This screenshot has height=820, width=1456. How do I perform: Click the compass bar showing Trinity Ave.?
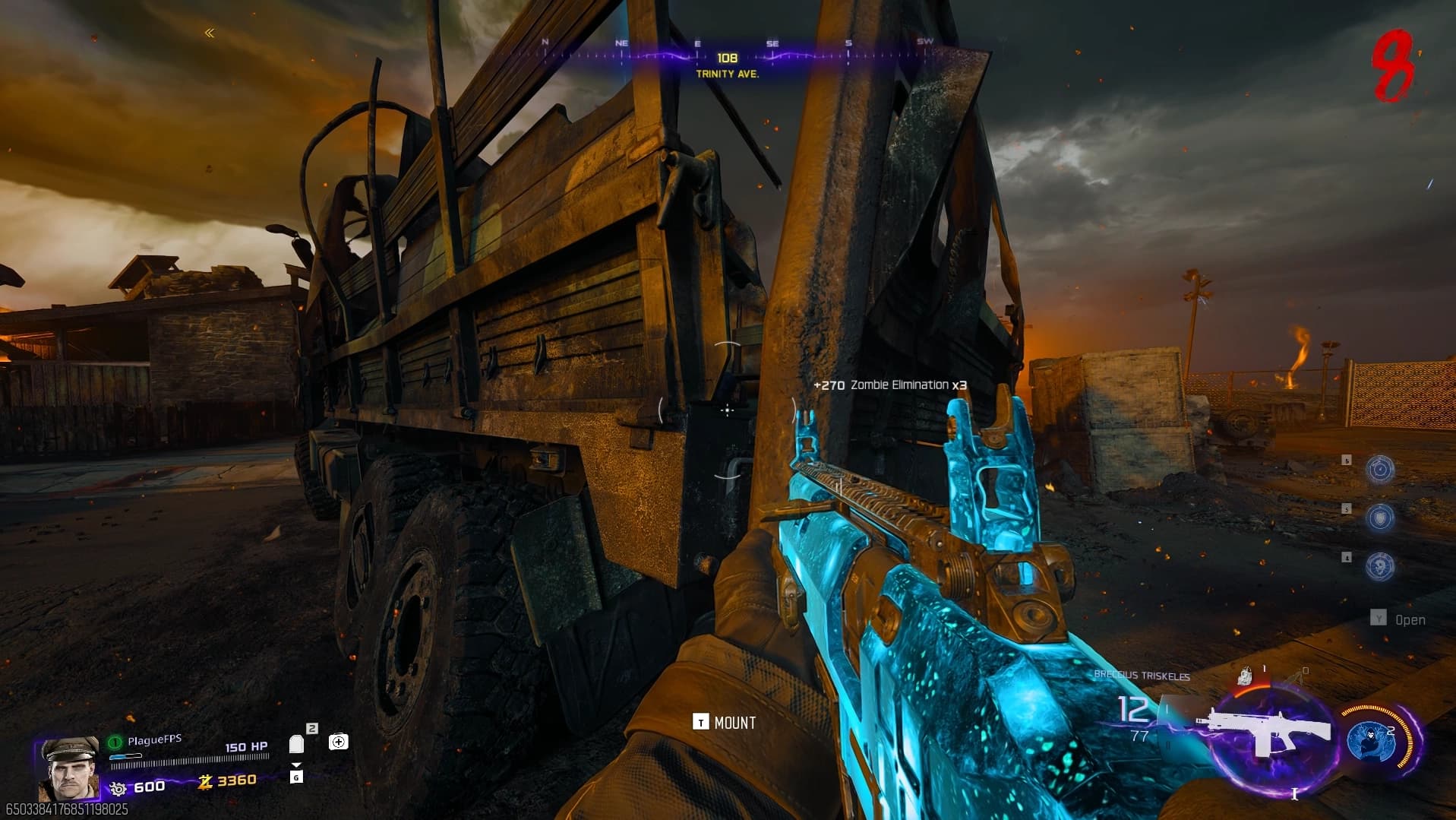click(x=727, y=55)
